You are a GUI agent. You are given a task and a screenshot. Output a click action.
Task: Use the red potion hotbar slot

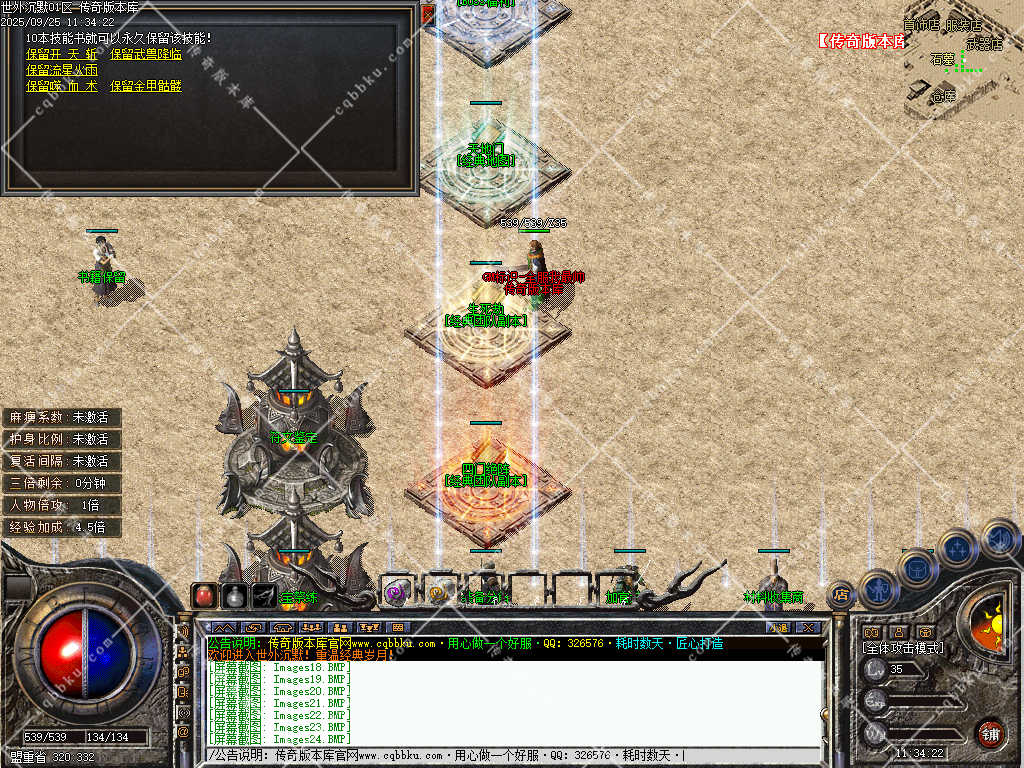click(x=204, y=595)
